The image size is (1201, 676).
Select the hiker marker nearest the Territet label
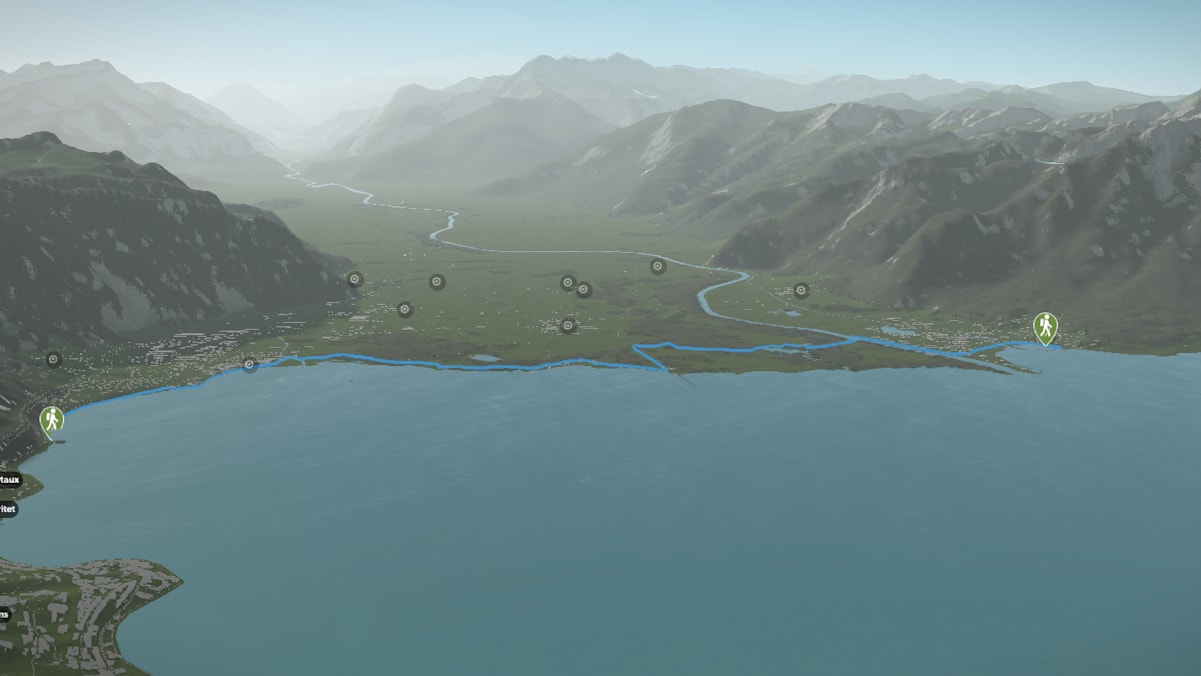tap(51, 420)
